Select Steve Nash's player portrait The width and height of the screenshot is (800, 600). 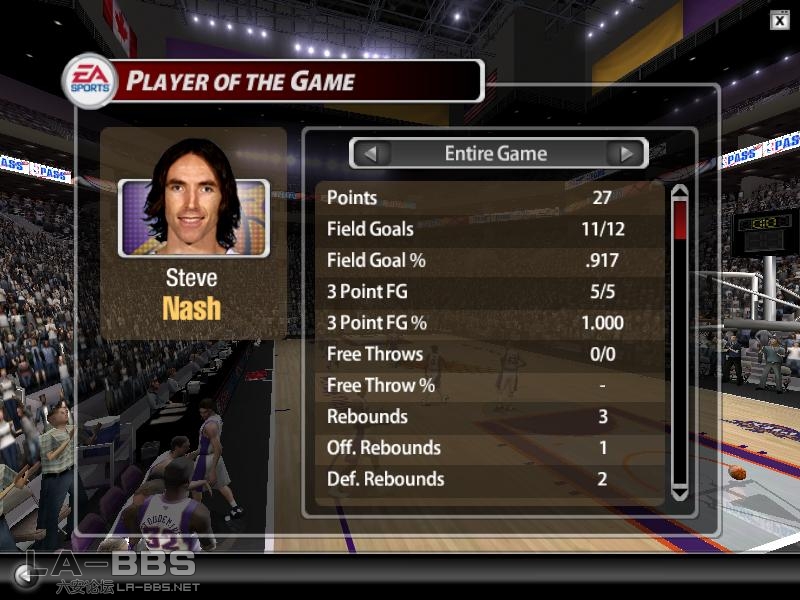194,218
